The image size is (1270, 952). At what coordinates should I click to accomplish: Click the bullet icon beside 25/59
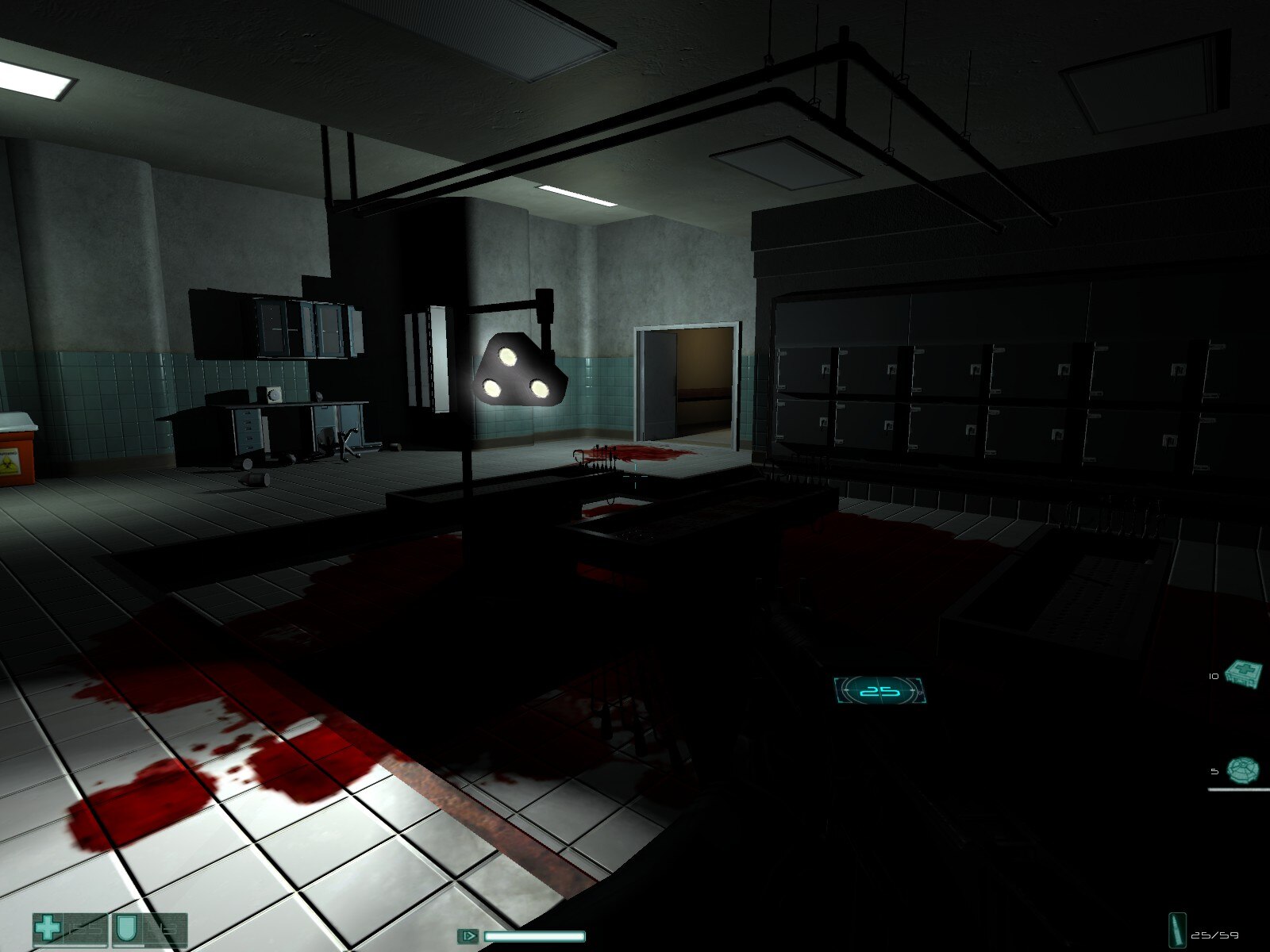point(1177,931)
